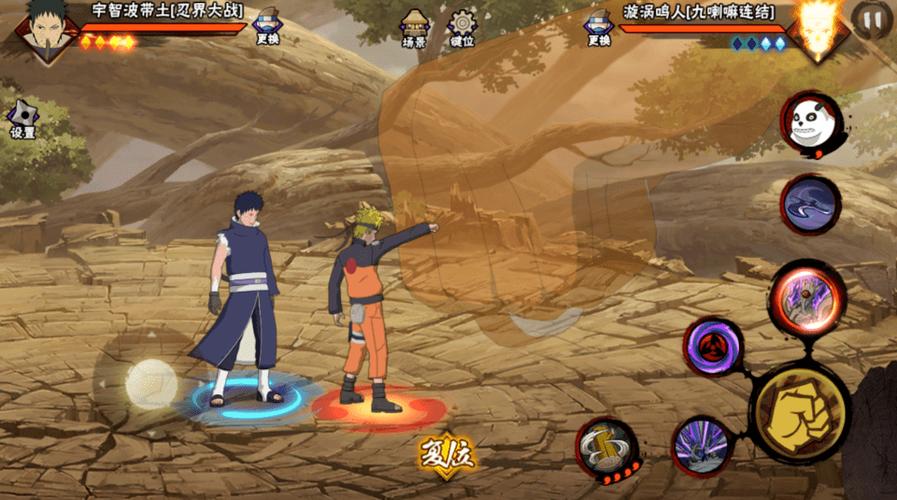Activate the purple ultimate skill above the fist
The width and height of the screenshot is (897, 500).
(x=804, y=294)
